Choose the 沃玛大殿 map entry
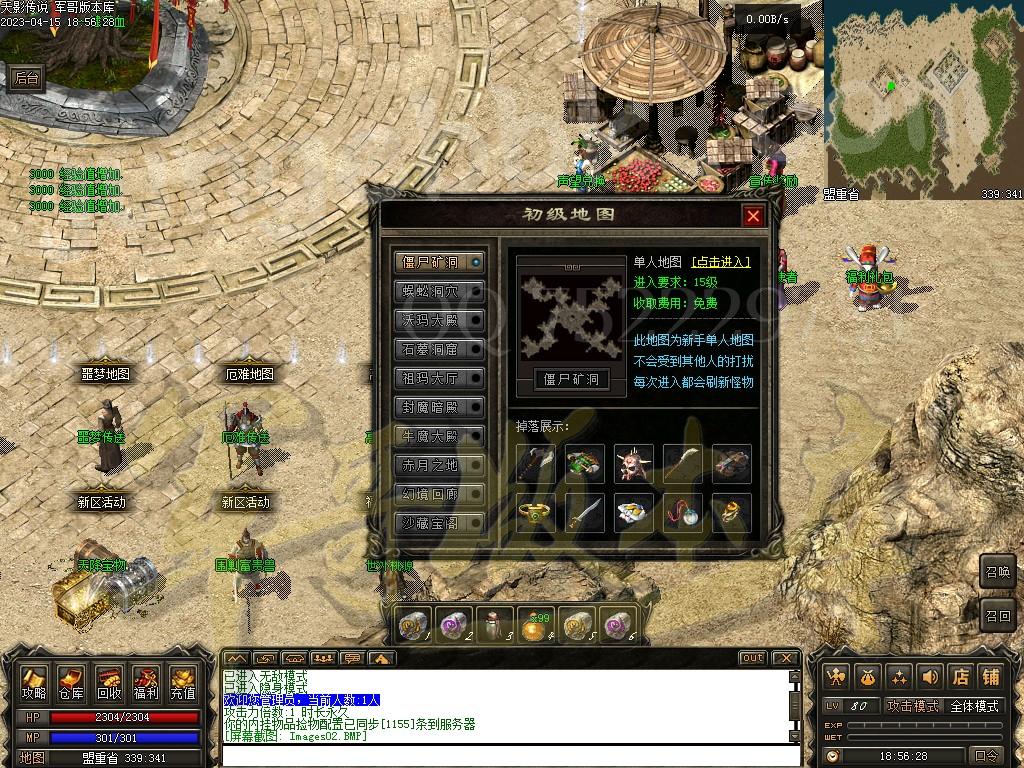1024x768 pixels. 439,320
